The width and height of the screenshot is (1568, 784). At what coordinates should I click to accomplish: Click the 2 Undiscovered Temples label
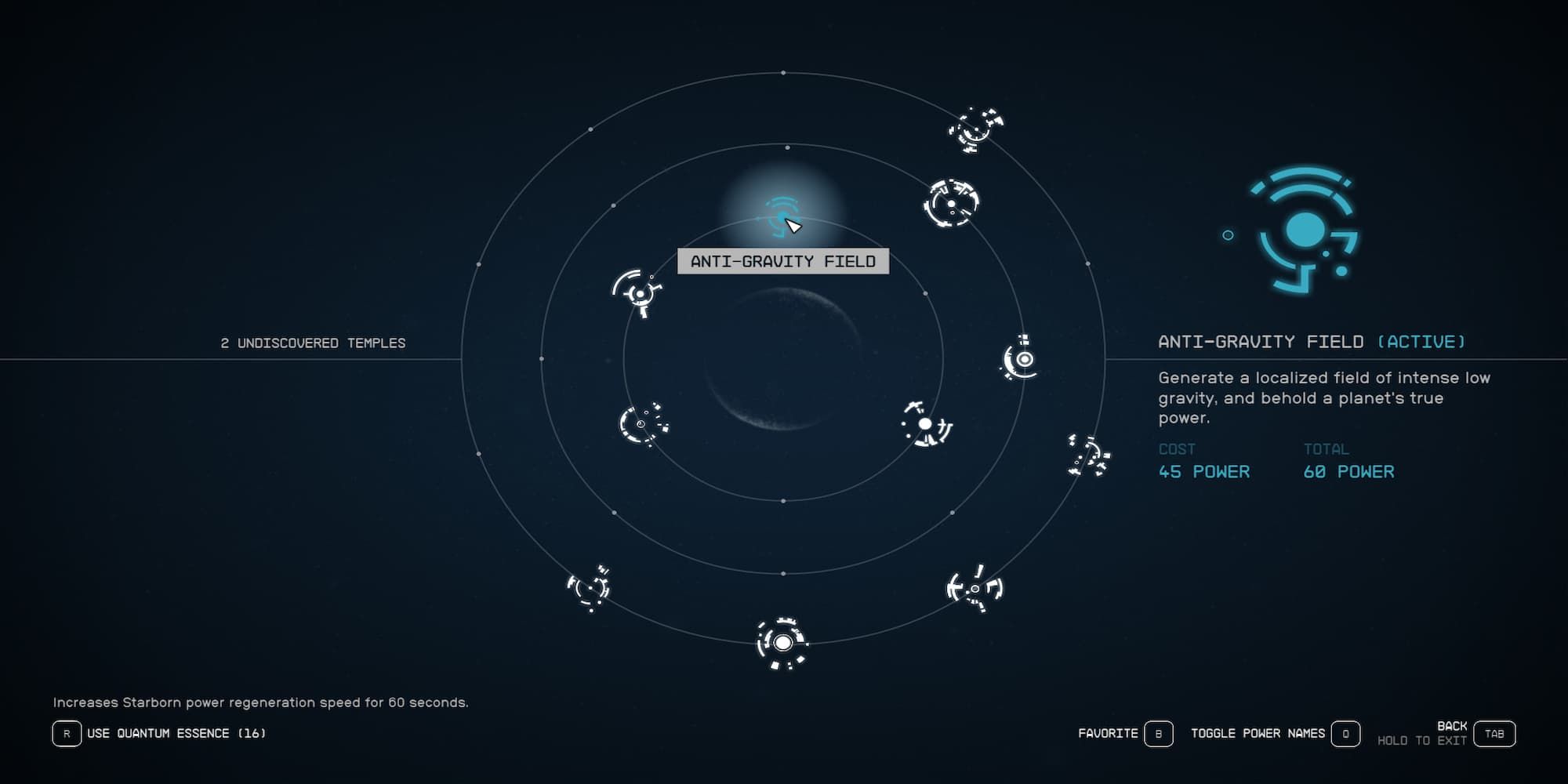click(x=314, y=343)
